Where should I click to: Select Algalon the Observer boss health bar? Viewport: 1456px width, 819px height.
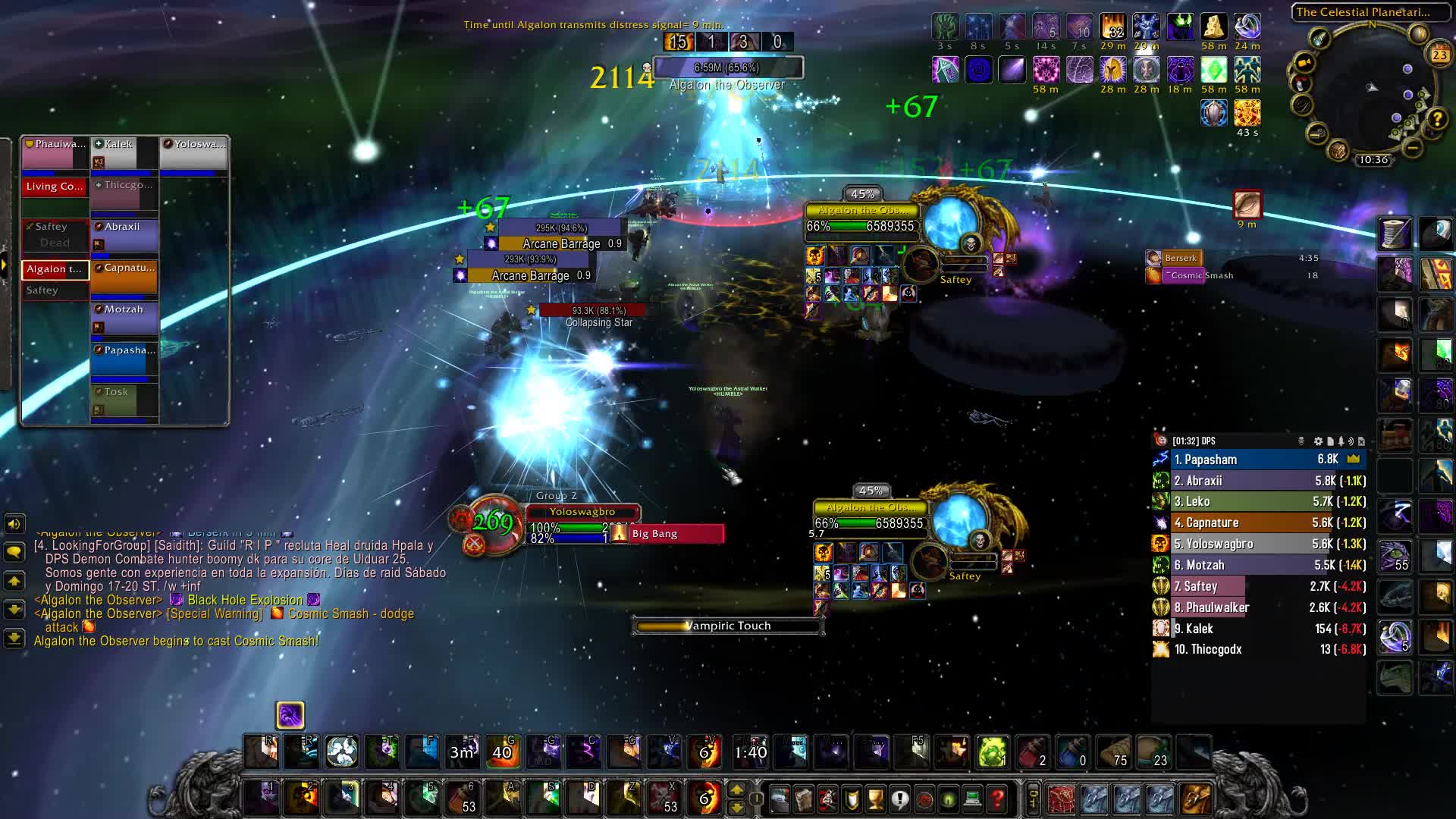tap(726, 68)
